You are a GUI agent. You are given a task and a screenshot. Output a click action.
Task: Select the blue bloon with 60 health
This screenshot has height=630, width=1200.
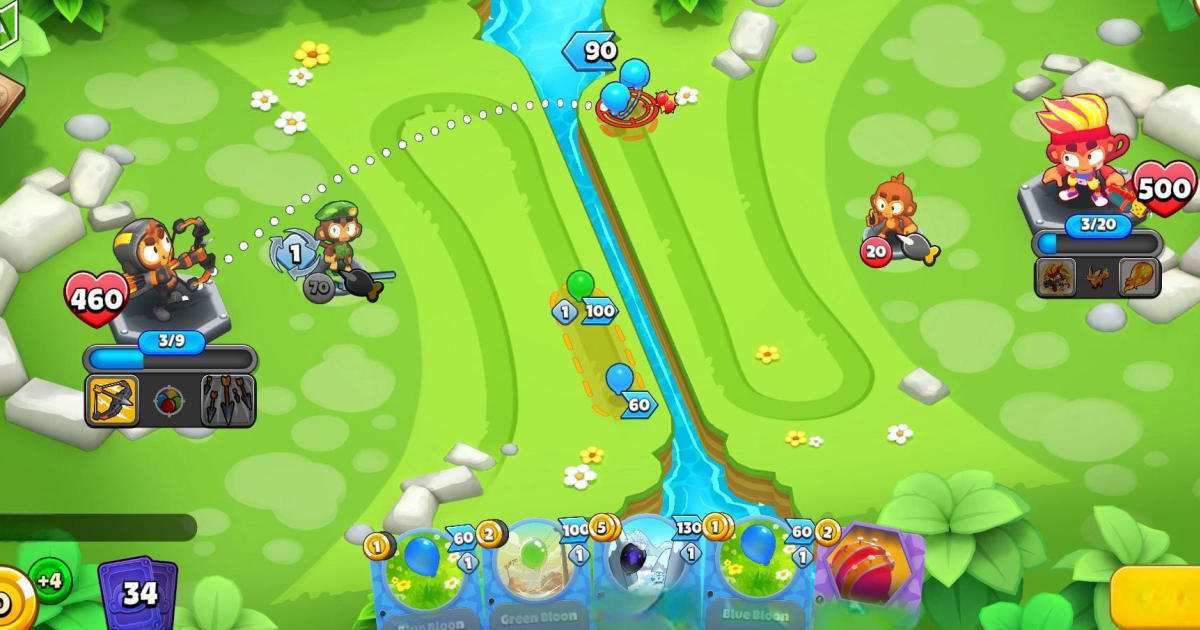(x=620, y=382)
